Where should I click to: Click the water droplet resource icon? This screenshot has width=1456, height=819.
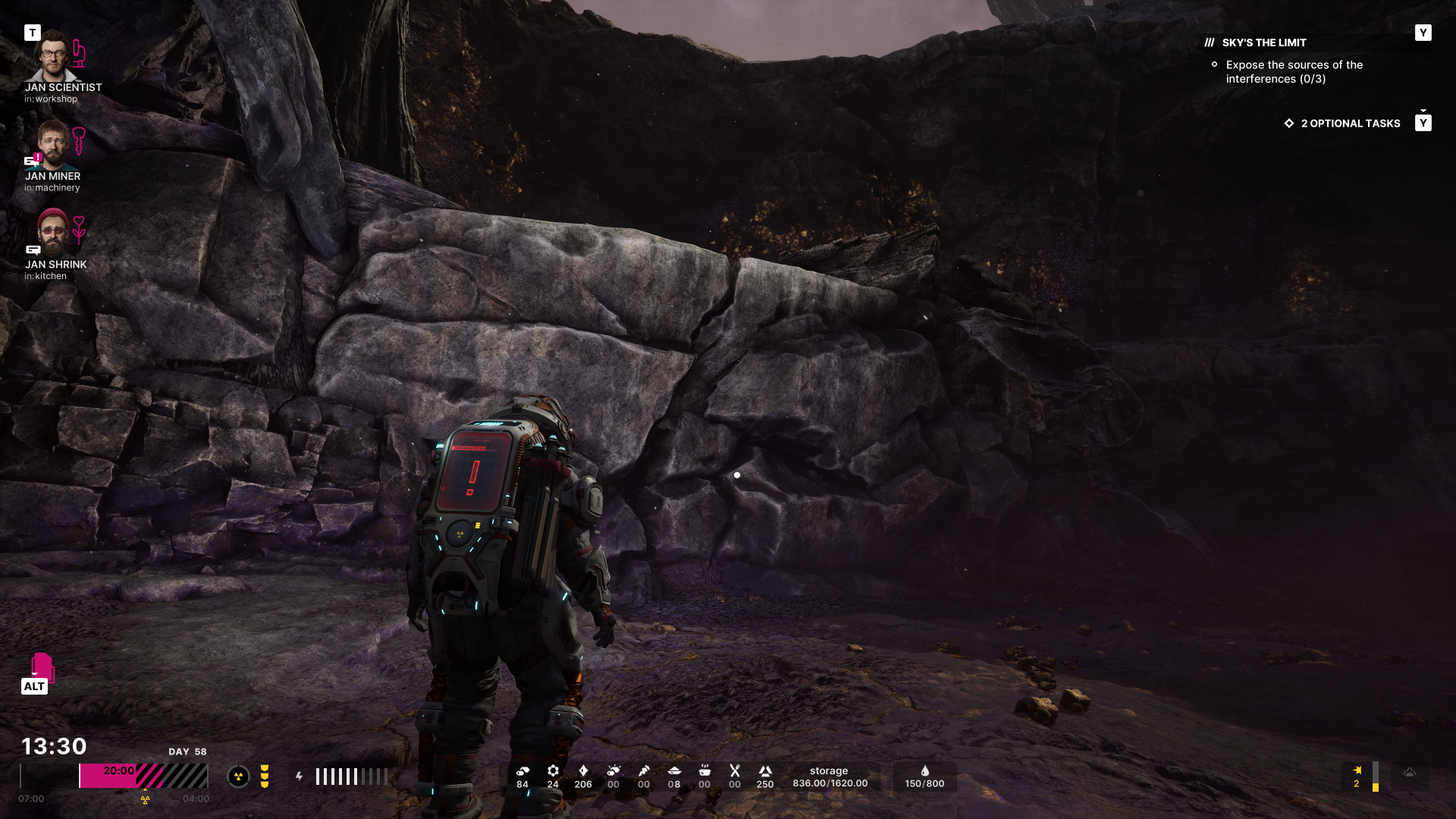tap(924, 771)
